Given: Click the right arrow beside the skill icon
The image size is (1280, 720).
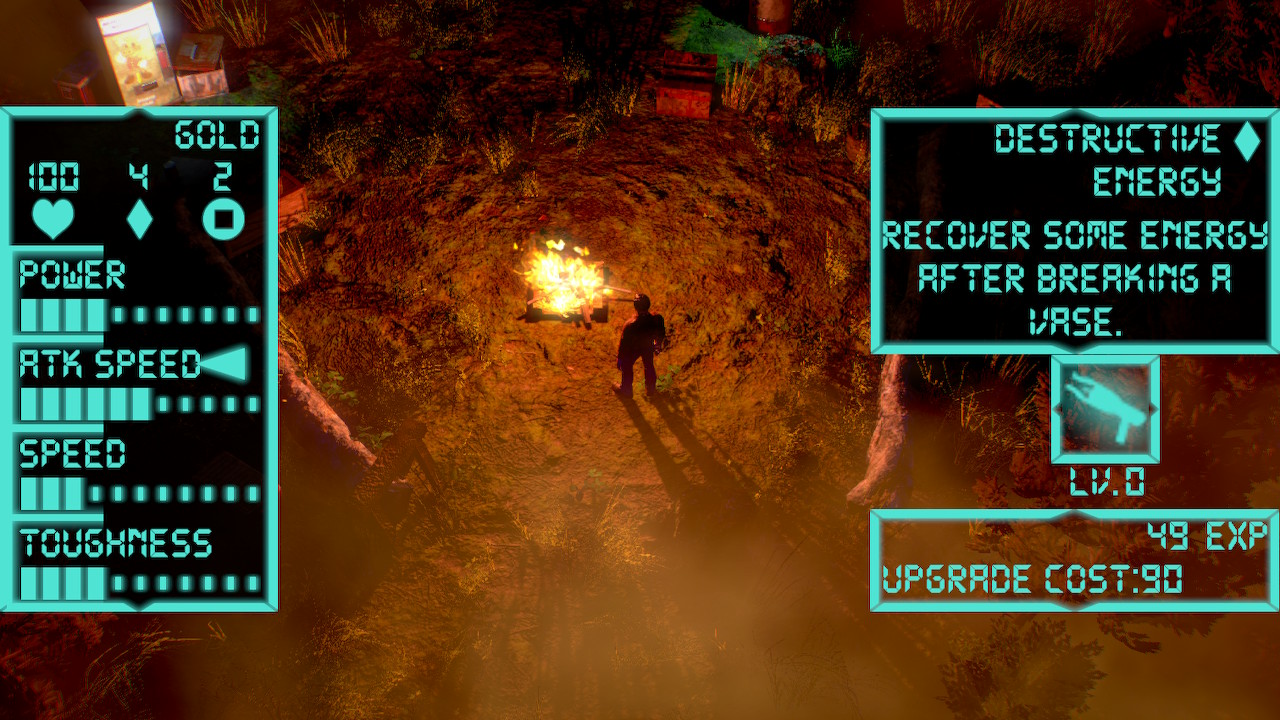Looking at the screenshot, I should pyautogui.click(x=1153, y=408).
